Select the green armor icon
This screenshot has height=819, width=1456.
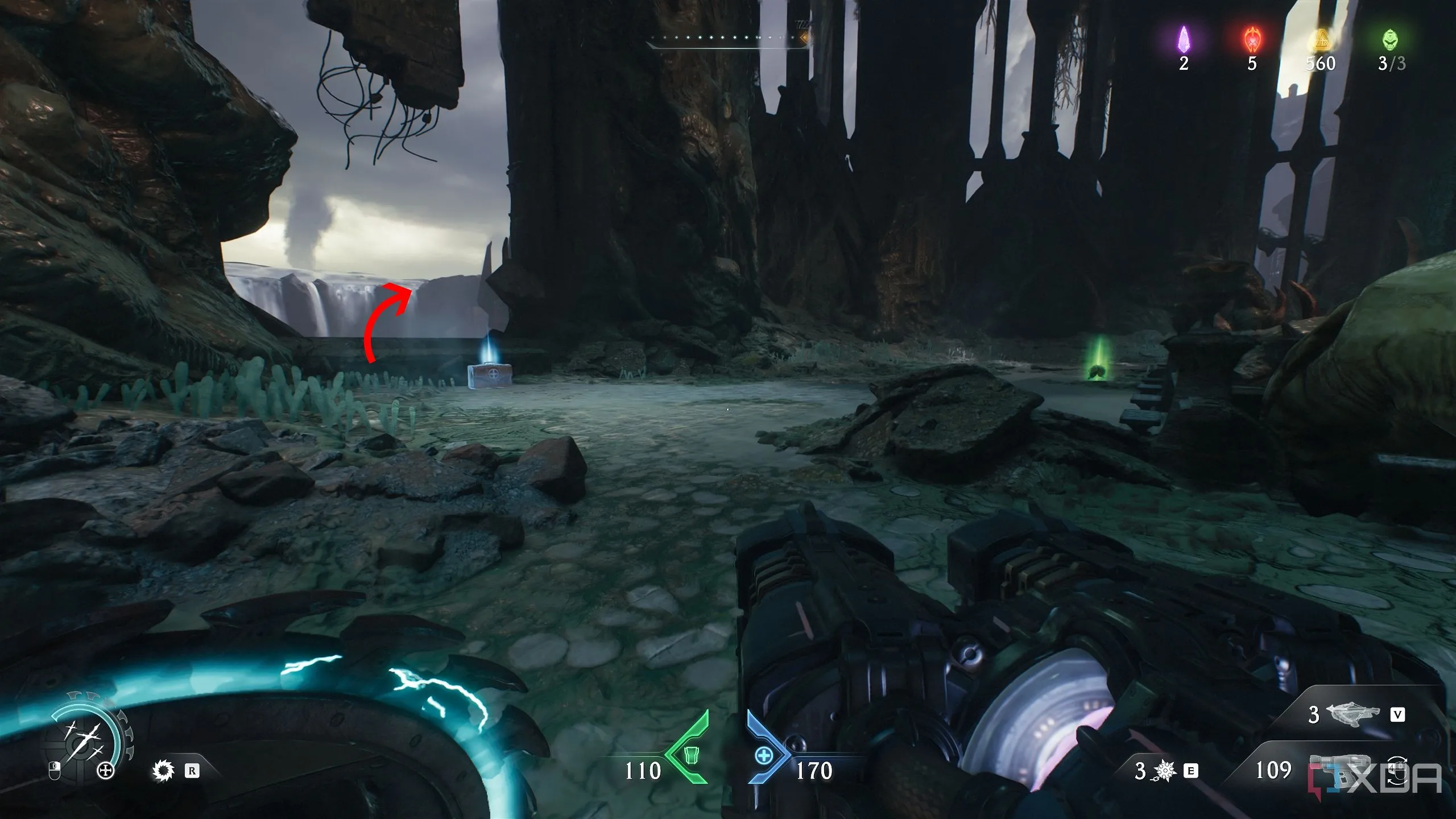[x=690, y=756]
